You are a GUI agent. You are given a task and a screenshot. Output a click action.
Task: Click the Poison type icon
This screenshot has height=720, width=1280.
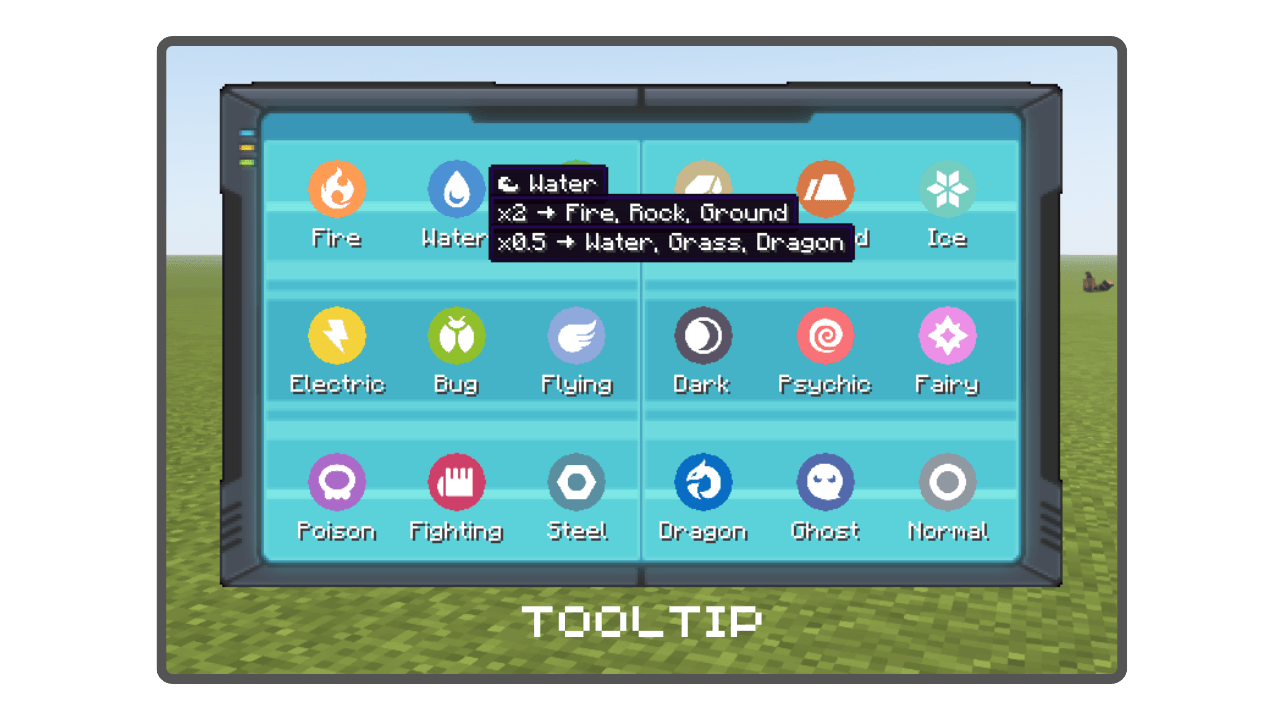pos(337,482)
